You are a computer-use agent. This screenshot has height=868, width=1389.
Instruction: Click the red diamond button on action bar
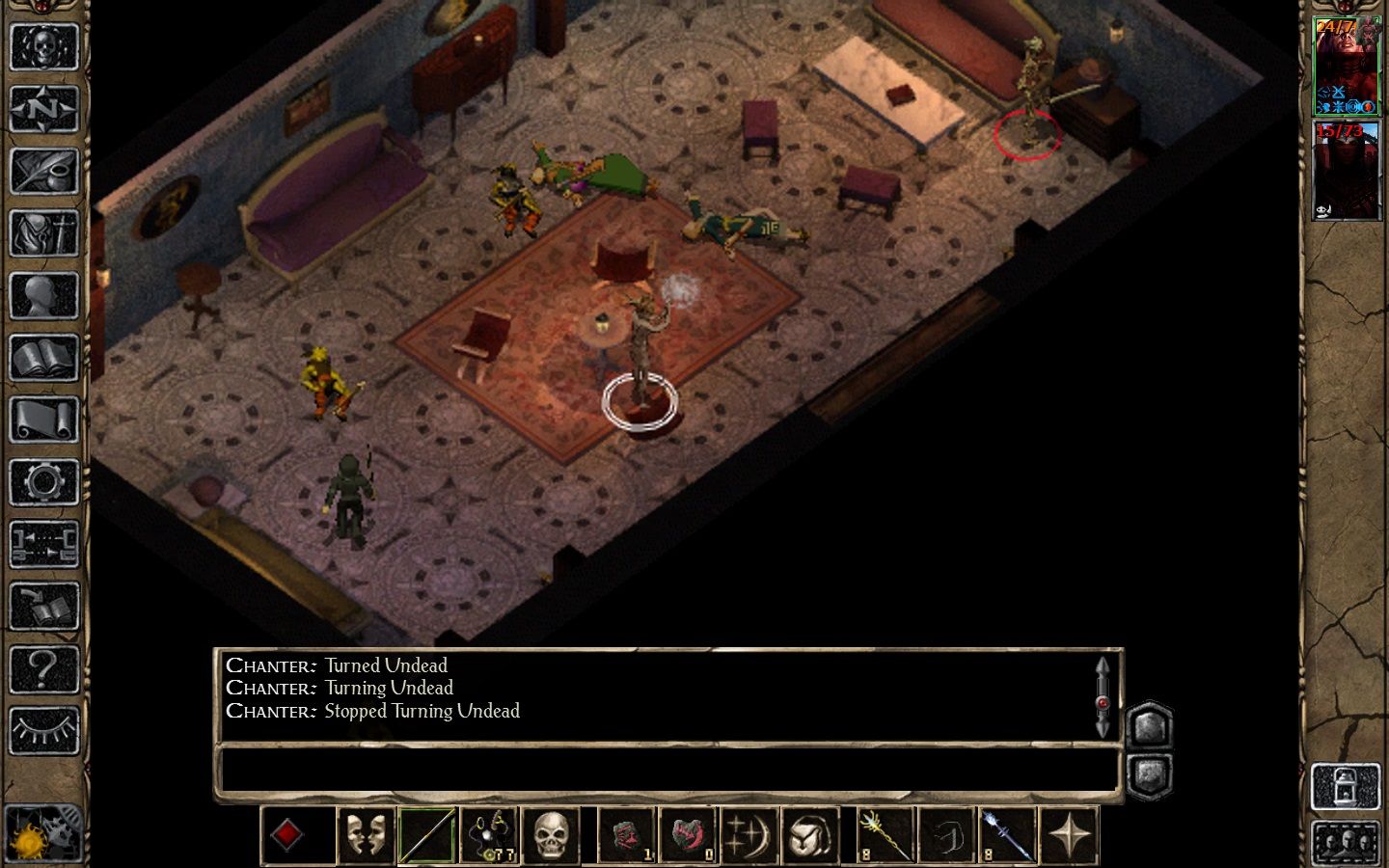point(287,835)
